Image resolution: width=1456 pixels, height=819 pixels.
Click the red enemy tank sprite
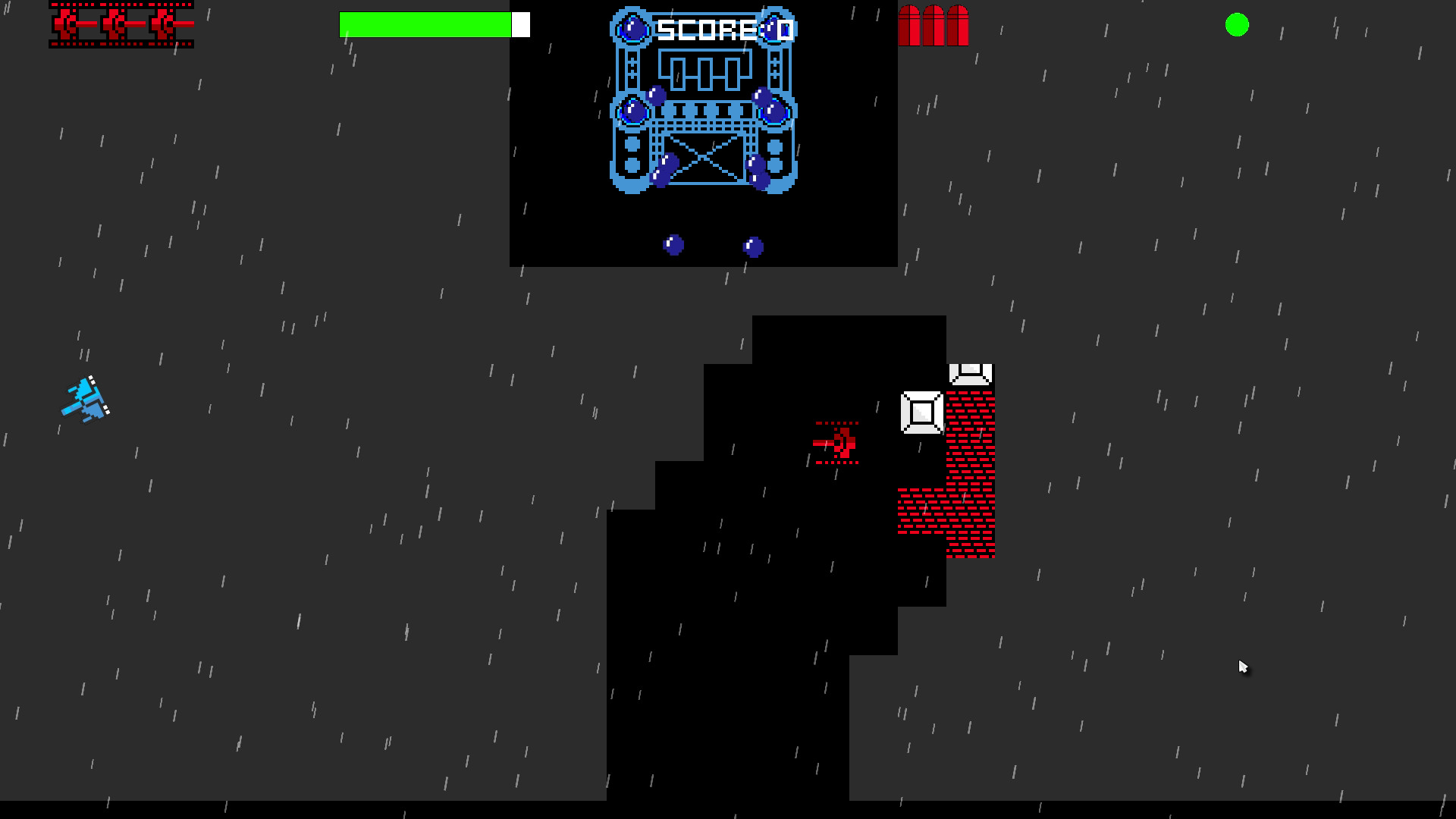click(837, 444)
